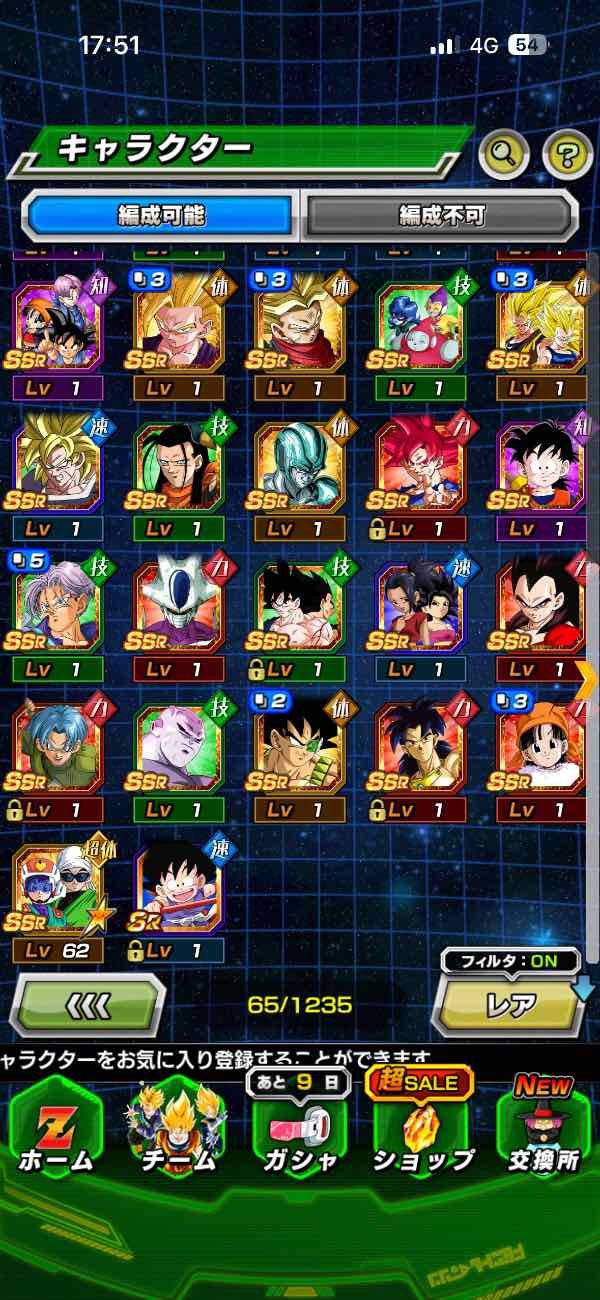Switch to the 編成可能 tab
Image resolution: width=600 pixels, height=1300 pixels.
click(161, 215)
